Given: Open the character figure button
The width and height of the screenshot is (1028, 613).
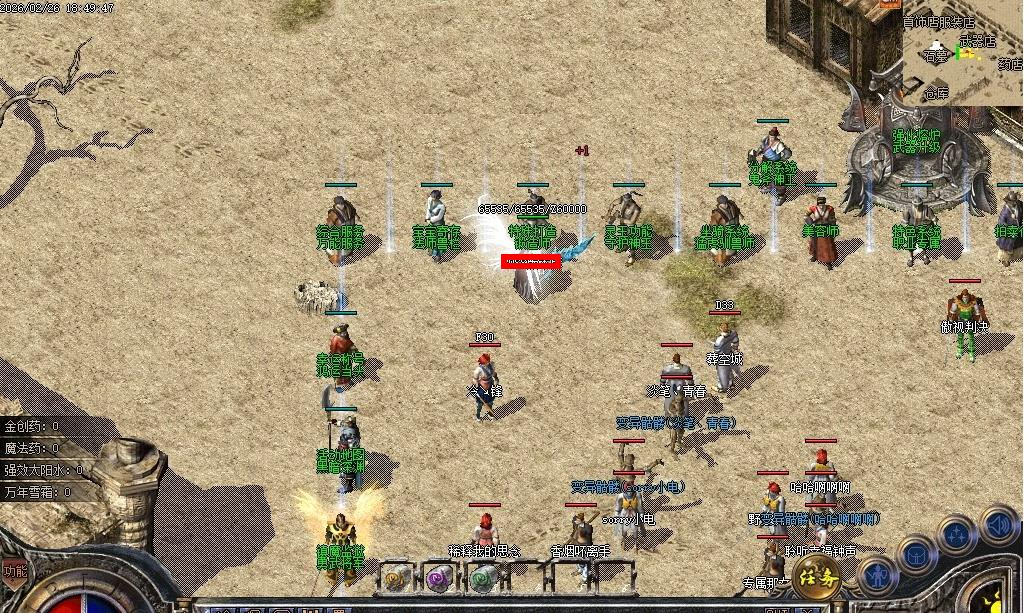Looking at the screenshot, I should click(x=877, y=577).
